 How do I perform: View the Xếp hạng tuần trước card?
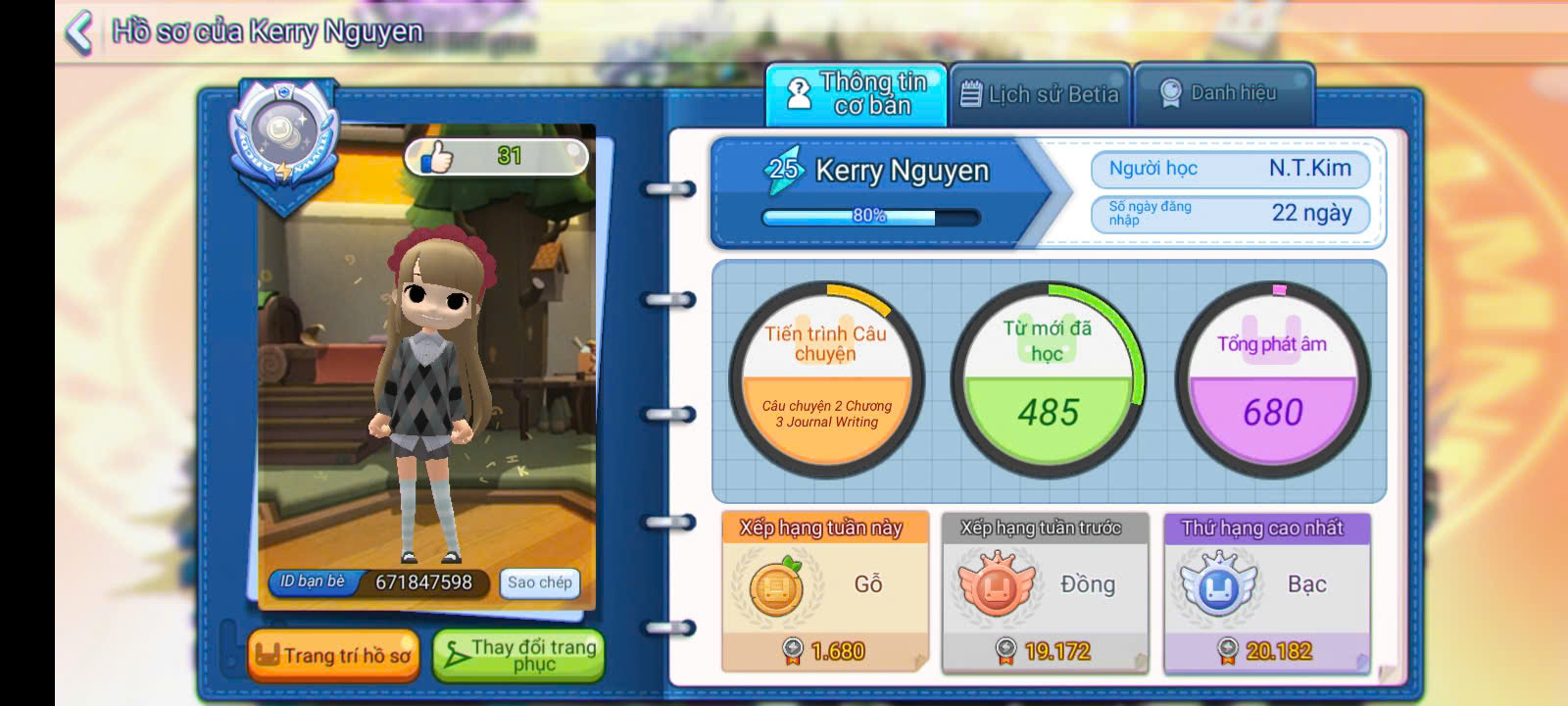click(x=1044, y=591)
